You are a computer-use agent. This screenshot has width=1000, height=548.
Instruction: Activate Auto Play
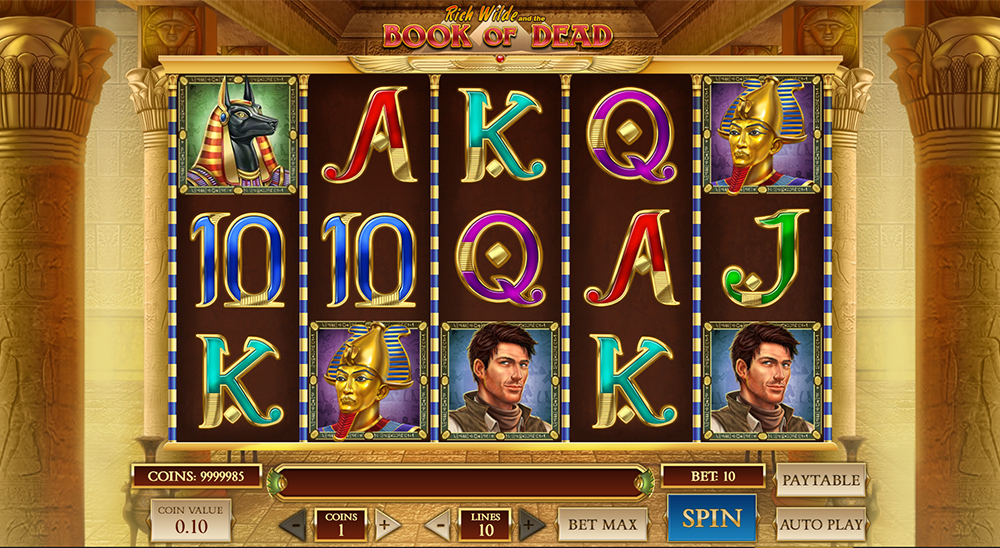pyautogui.click(x=821, y=523)
